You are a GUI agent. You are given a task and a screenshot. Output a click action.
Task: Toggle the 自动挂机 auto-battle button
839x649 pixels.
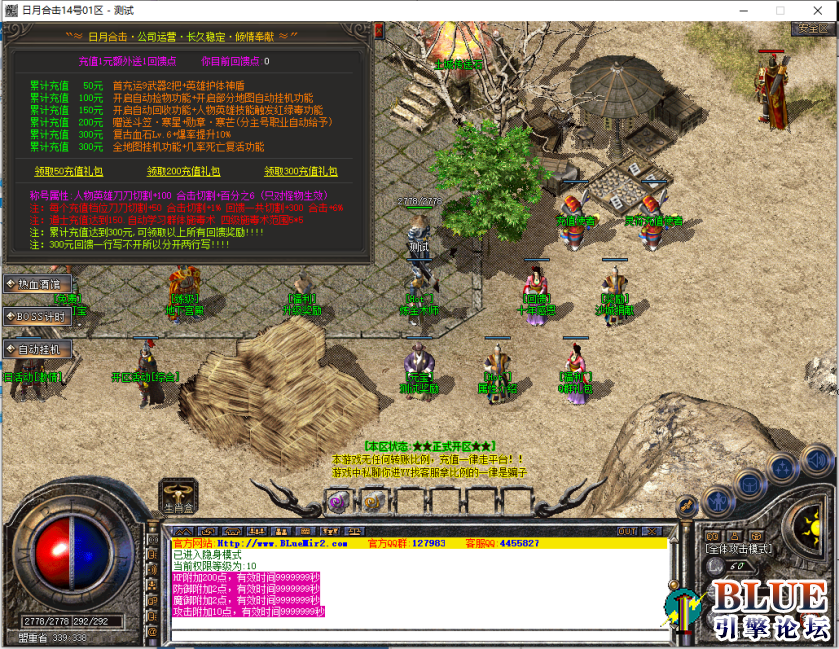38,349
